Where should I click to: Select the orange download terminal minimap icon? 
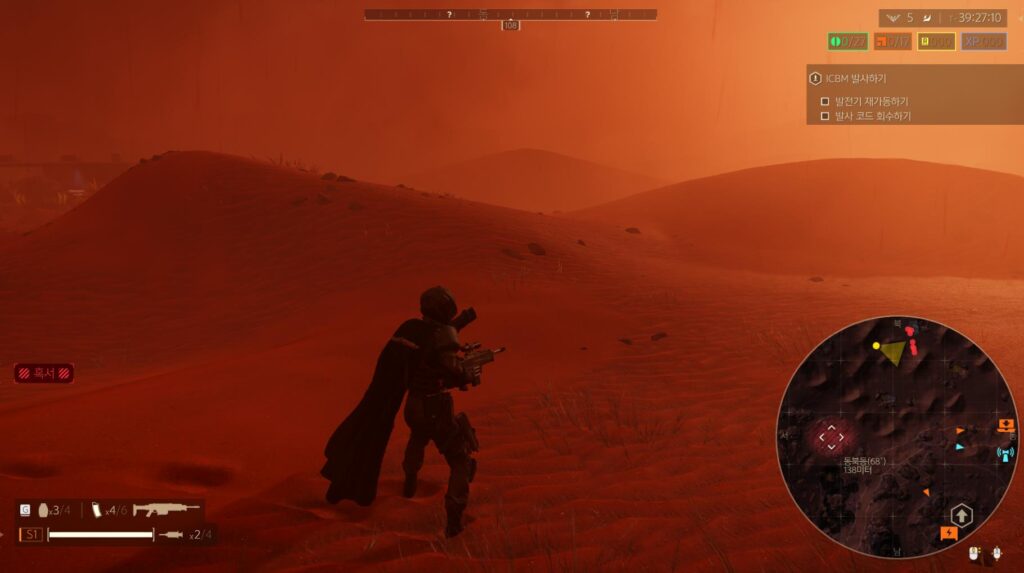pos(1005,426)
